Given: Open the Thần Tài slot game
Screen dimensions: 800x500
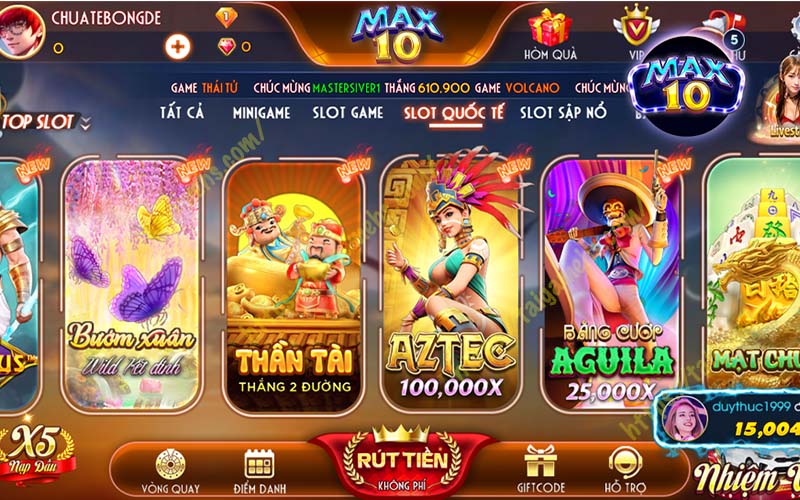Looking at the screenshot, I should point(291,280).
